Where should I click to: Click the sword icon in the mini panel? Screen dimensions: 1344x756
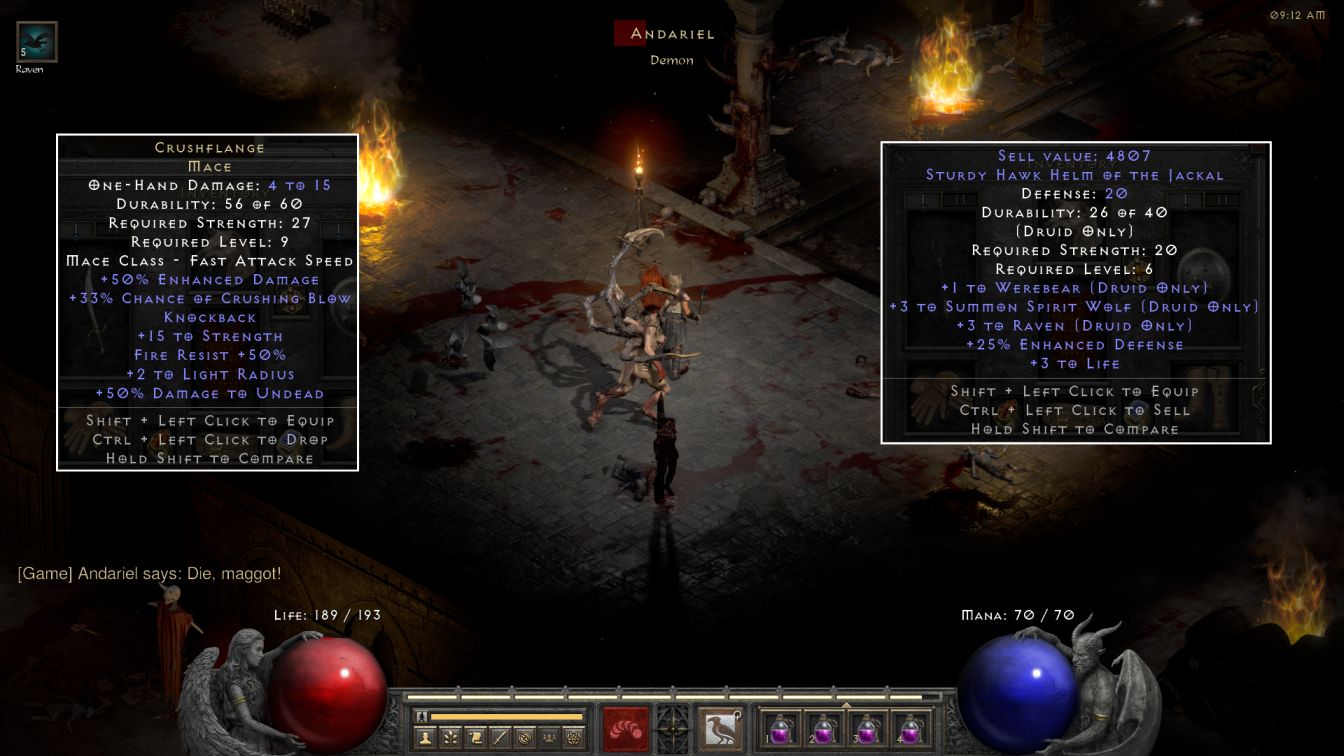coord(499,738)
